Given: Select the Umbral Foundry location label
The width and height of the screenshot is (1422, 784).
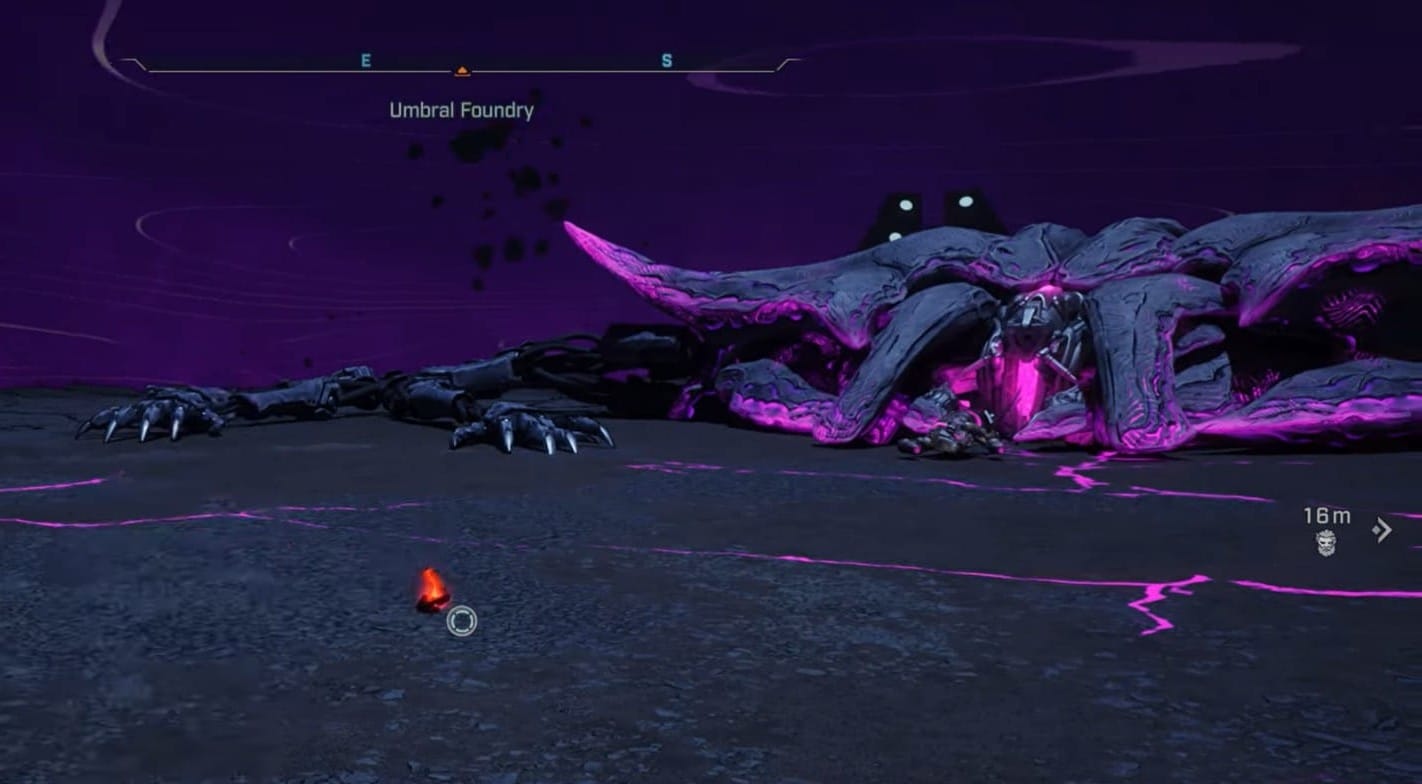Looking at the screenshot, I should [x=462, y=110].
